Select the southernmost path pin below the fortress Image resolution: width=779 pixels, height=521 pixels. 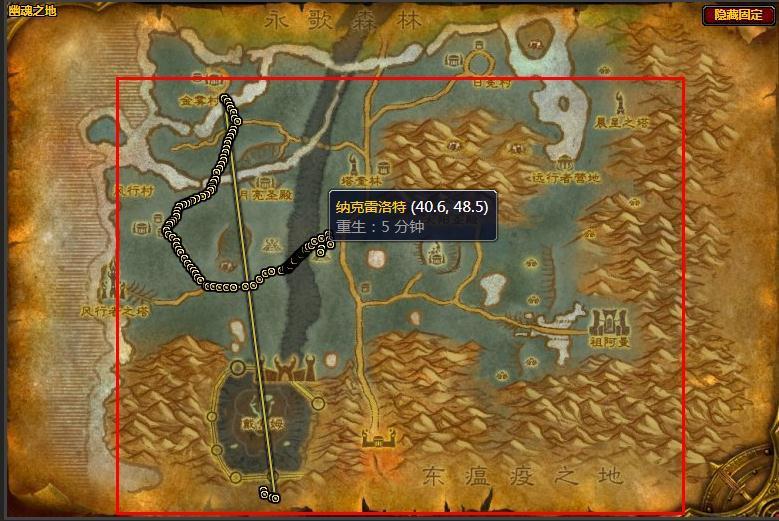coord(274,497)
